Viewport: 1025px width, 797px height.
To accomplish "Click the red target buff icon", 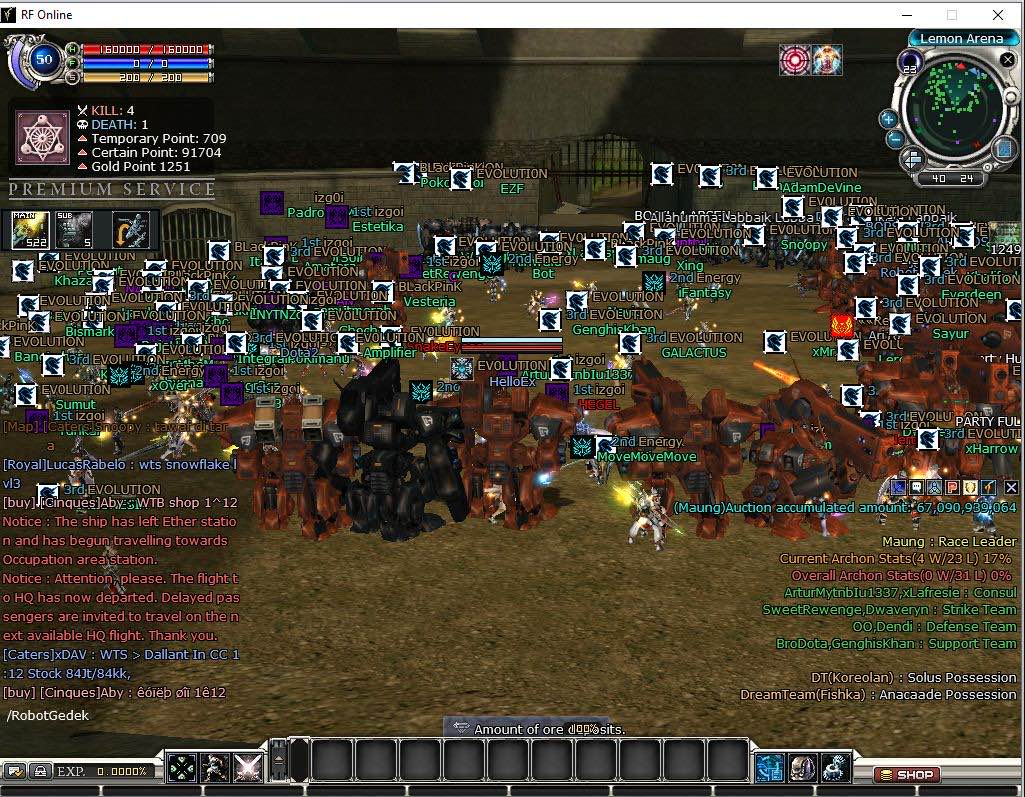I will 795,60.
